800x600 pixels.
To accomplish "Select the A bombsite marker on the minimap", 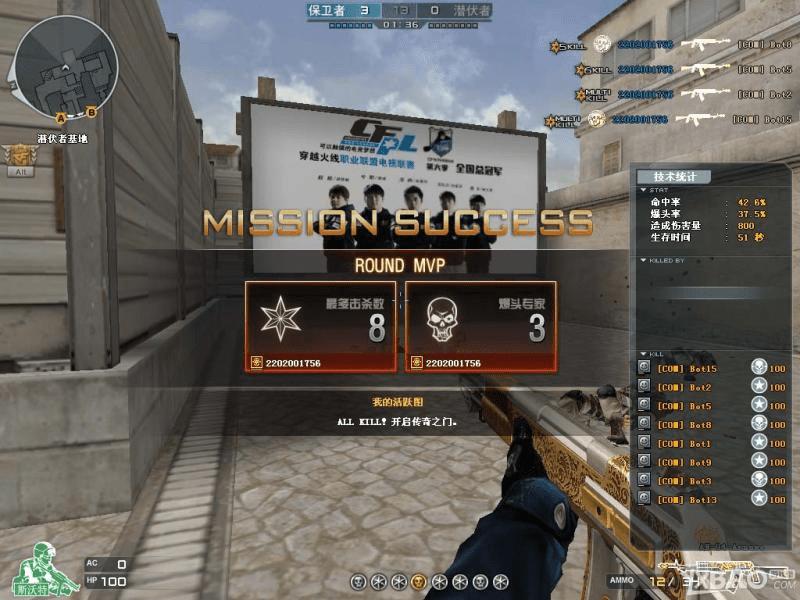I will click(61, 117).
